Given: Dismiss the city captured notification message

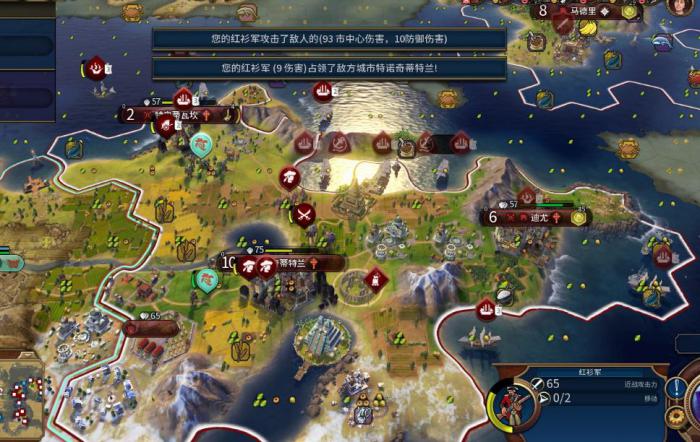Looking at the screenshot, I should pos(329,68).
